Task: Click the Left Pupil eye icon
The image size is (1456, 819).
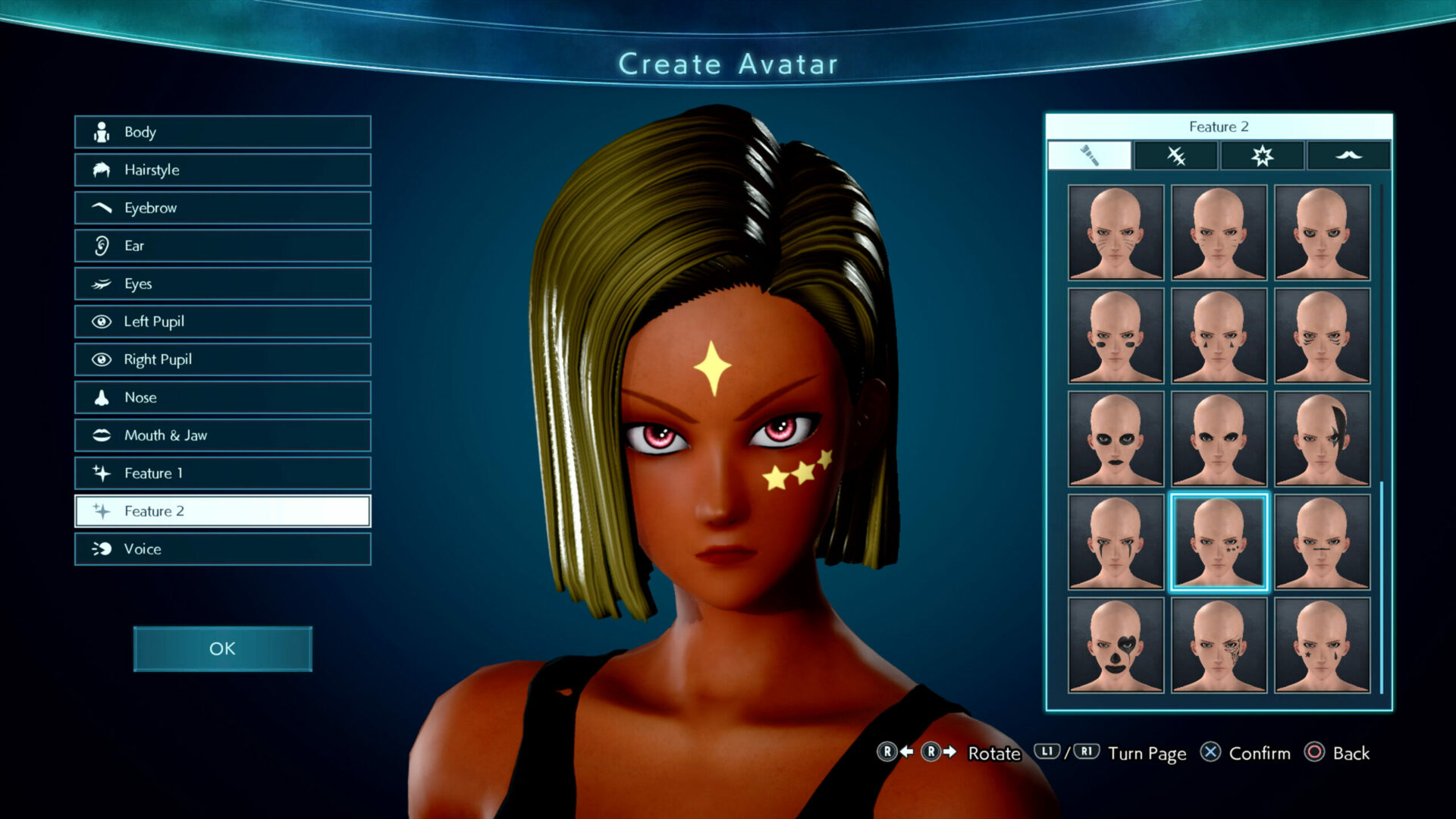Action: (x=101, y=321)
